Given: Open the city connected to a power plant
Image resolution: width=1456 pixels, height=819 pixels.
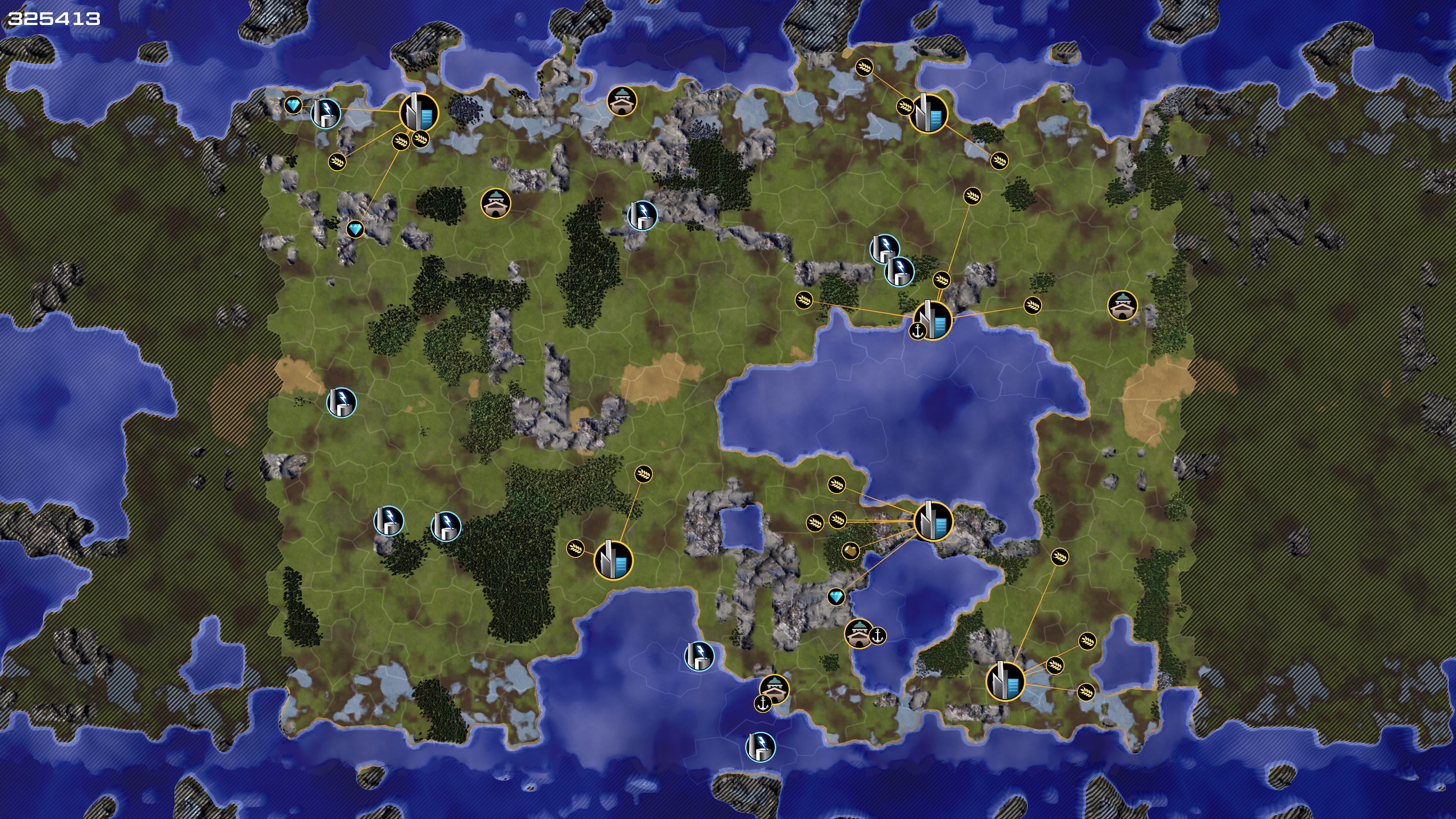Looking at the screenshot, I should pyautogui.click(x=419, y=113).
